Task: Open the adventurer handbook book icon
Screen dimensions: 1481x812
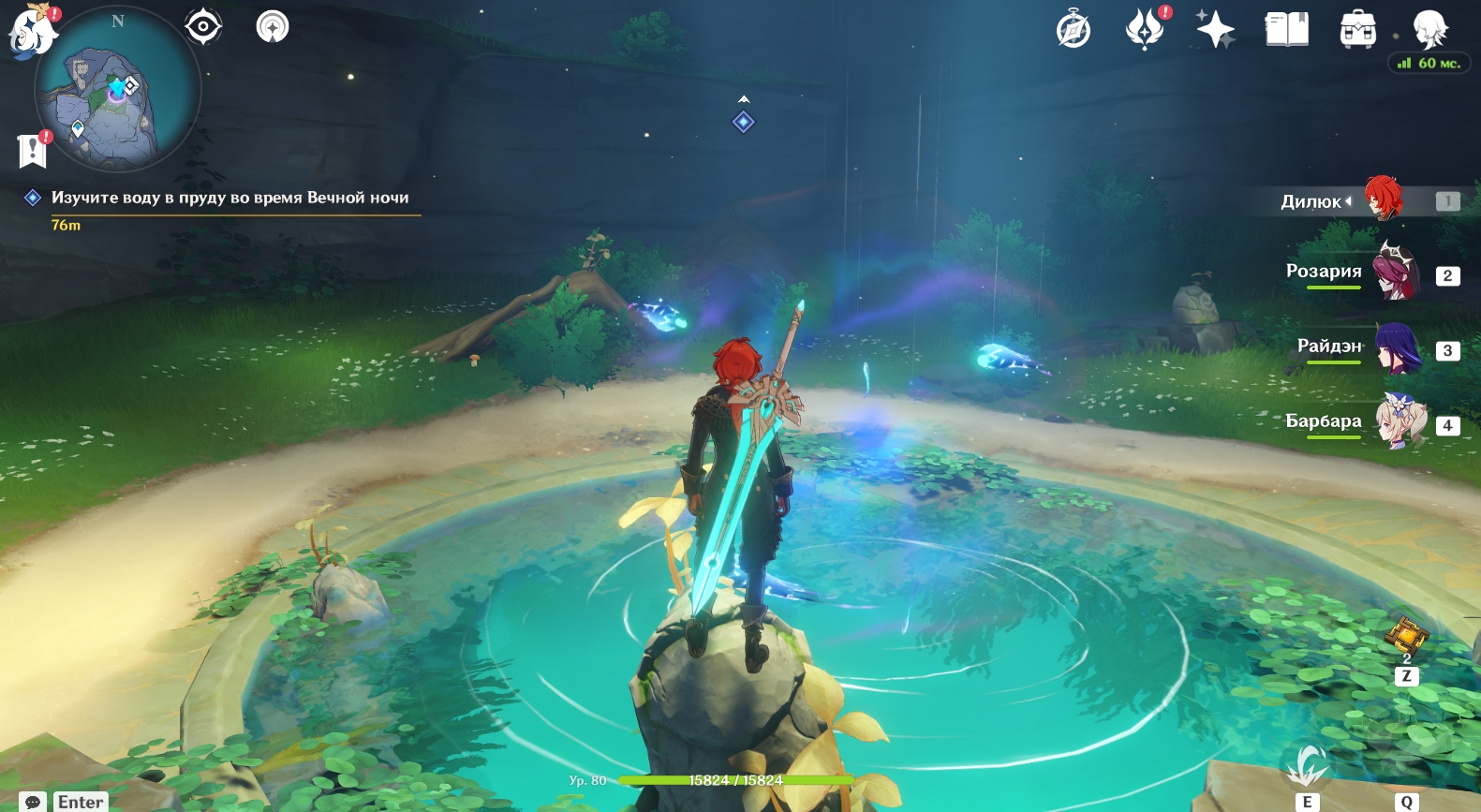Action: pyautogui.click(x=1286, y=30)
